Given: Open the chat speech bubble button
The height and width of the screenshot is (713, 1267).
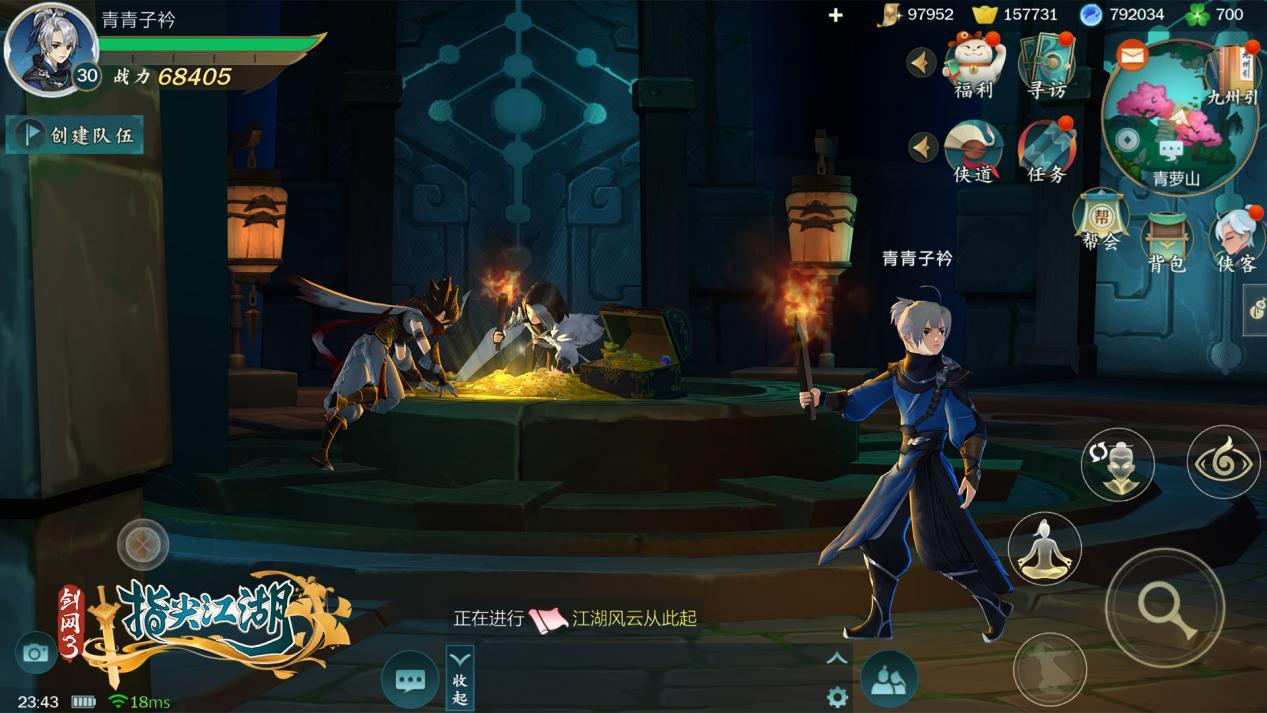Looking at the screenshot, I should coord(410,680).
